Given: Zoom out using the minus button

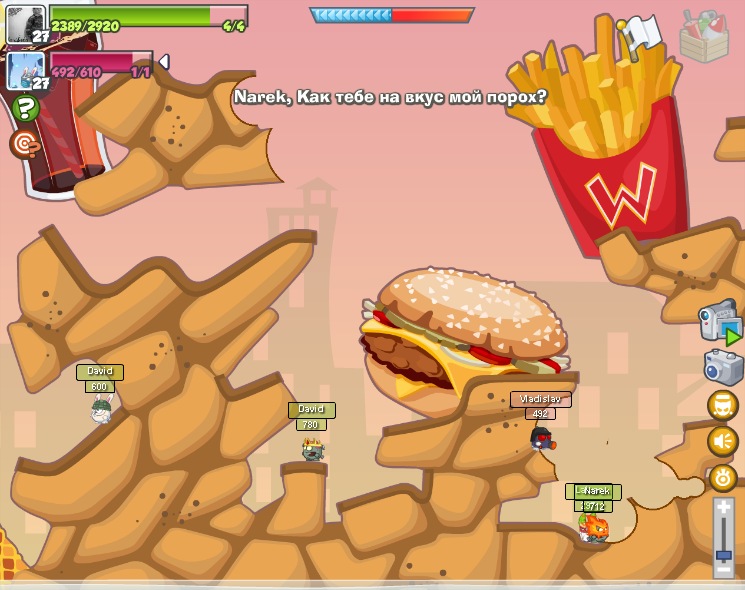Looking at the screenshot, I should point(724,568).
